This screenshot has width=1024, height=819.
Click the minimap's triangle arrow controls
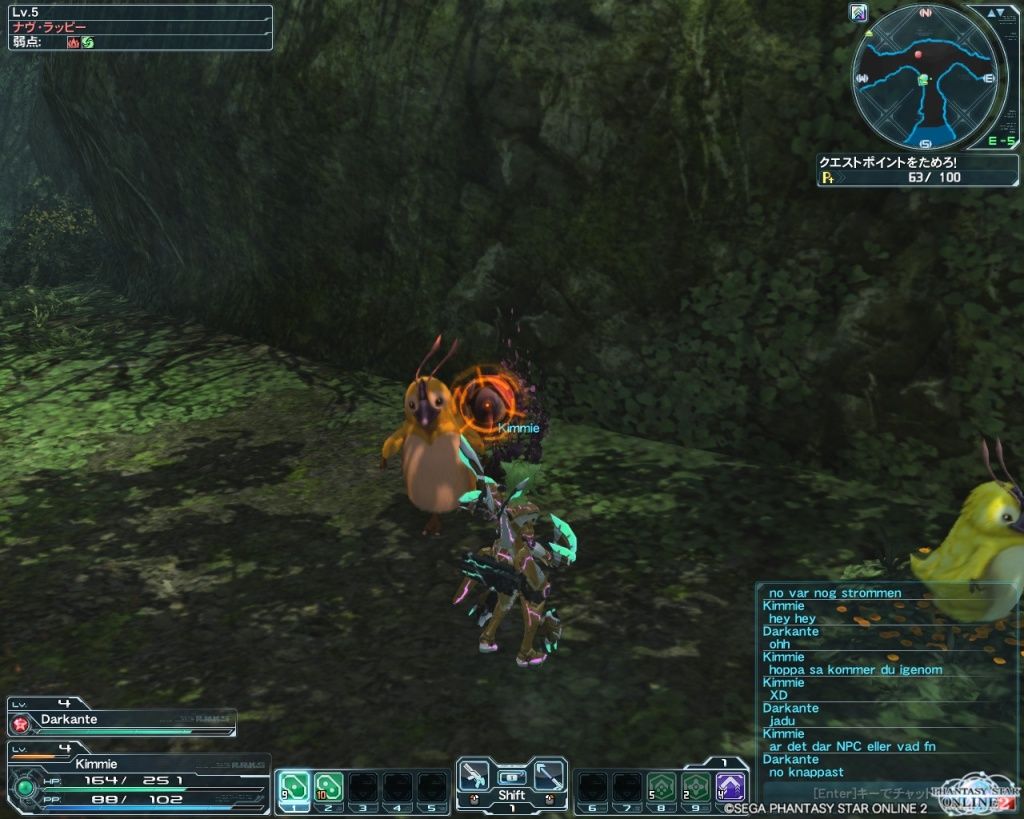coord(993,13)
